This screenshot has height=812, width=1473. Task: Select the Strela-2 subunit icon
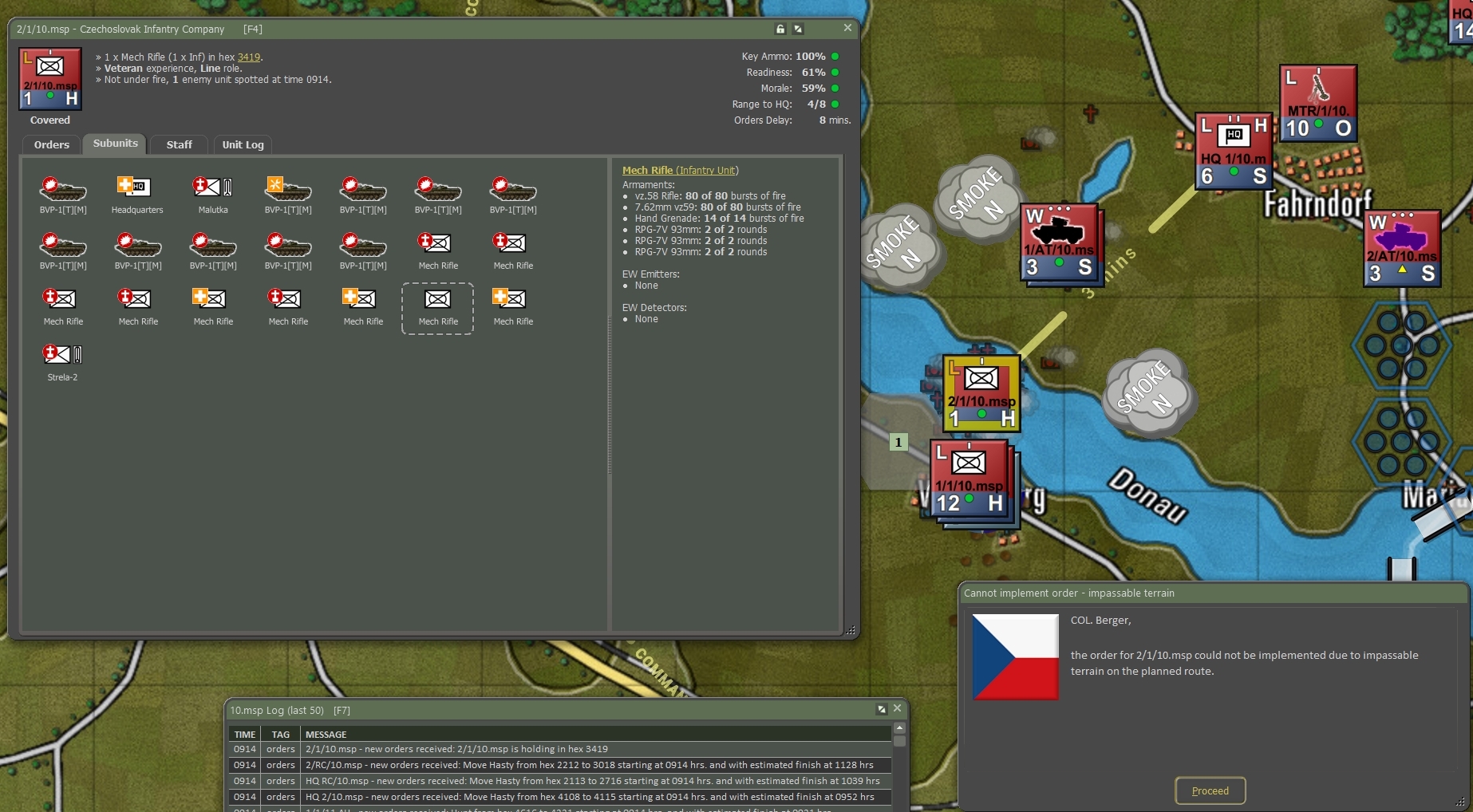pyautogui.click(x=62, y=355)
